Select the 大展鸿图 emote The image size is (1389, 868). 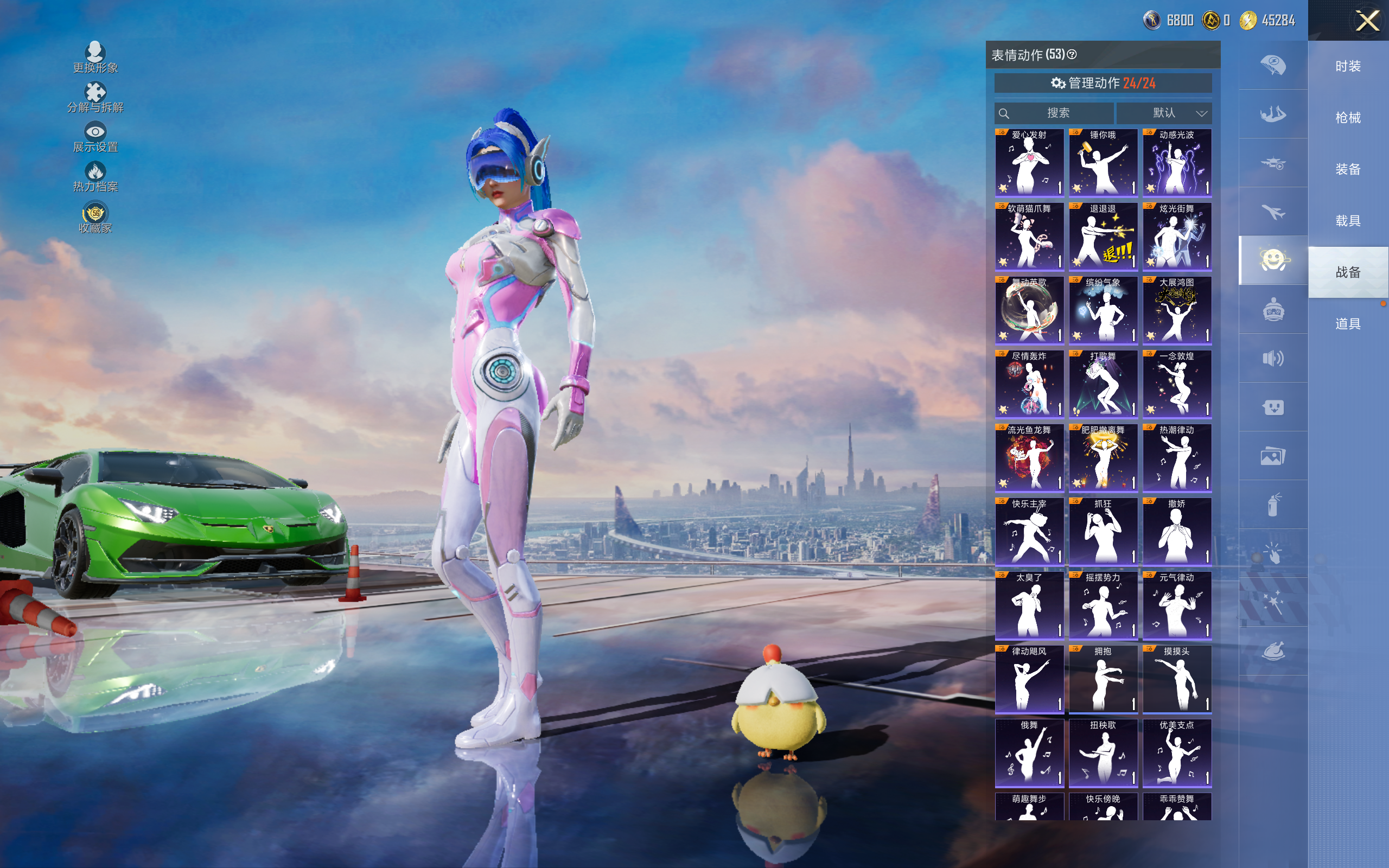pyautogui.click(x=1177, y=310)
